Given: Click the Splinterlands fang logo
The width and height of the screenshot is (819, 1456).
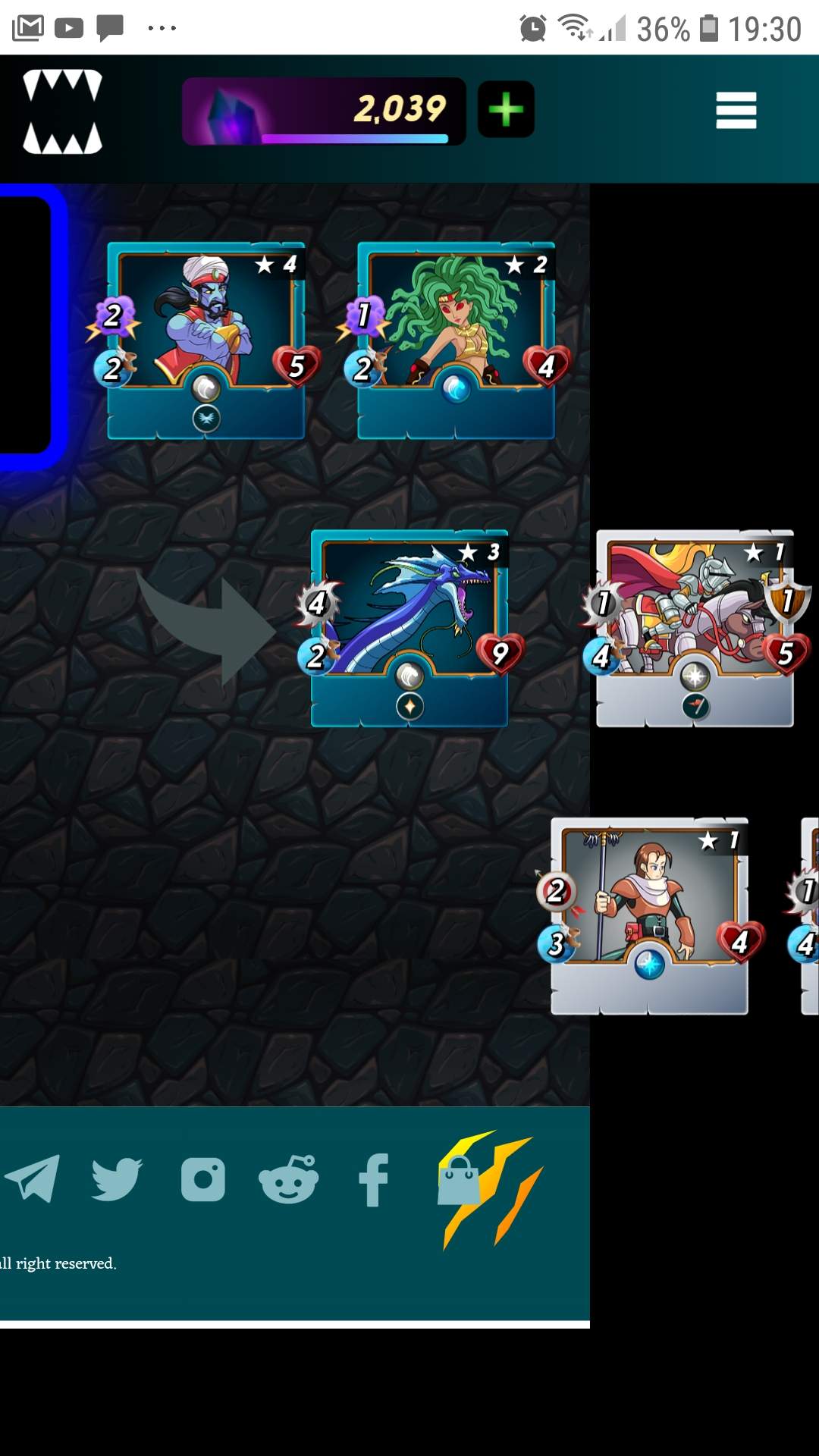Looking at the screenshot, I should tap(62, 111).
